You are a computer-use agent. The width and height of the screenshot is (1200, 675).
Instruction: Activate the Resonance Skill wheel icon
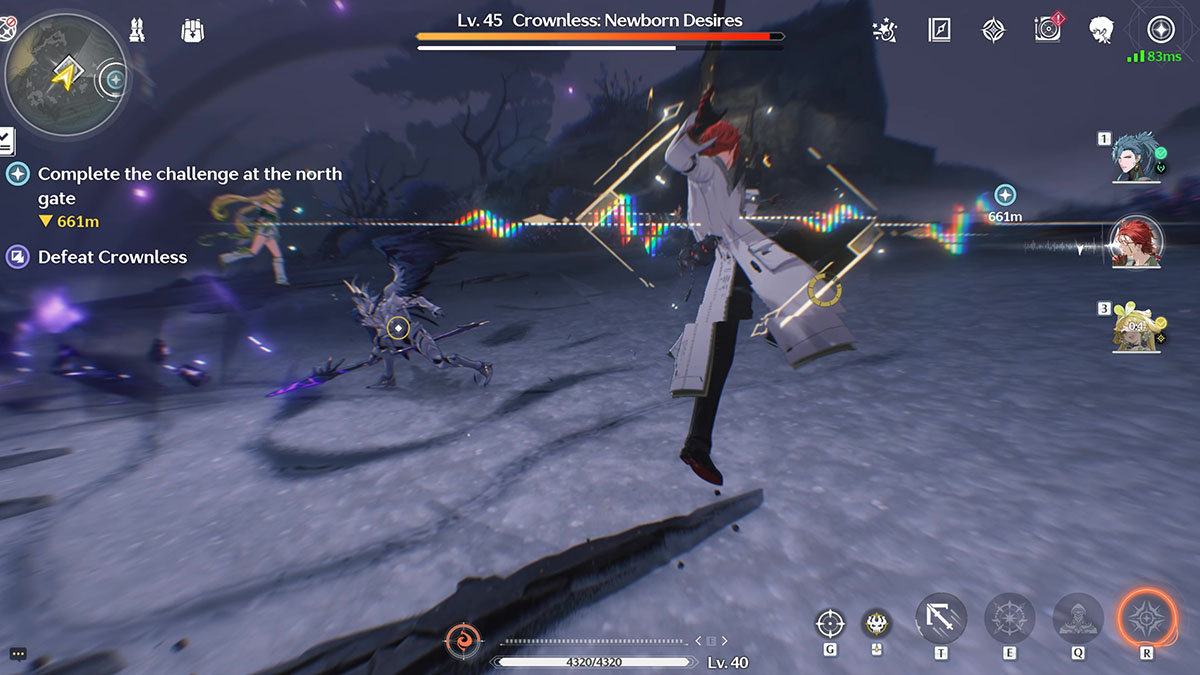pyautogui.click(x=1010, y=619)
